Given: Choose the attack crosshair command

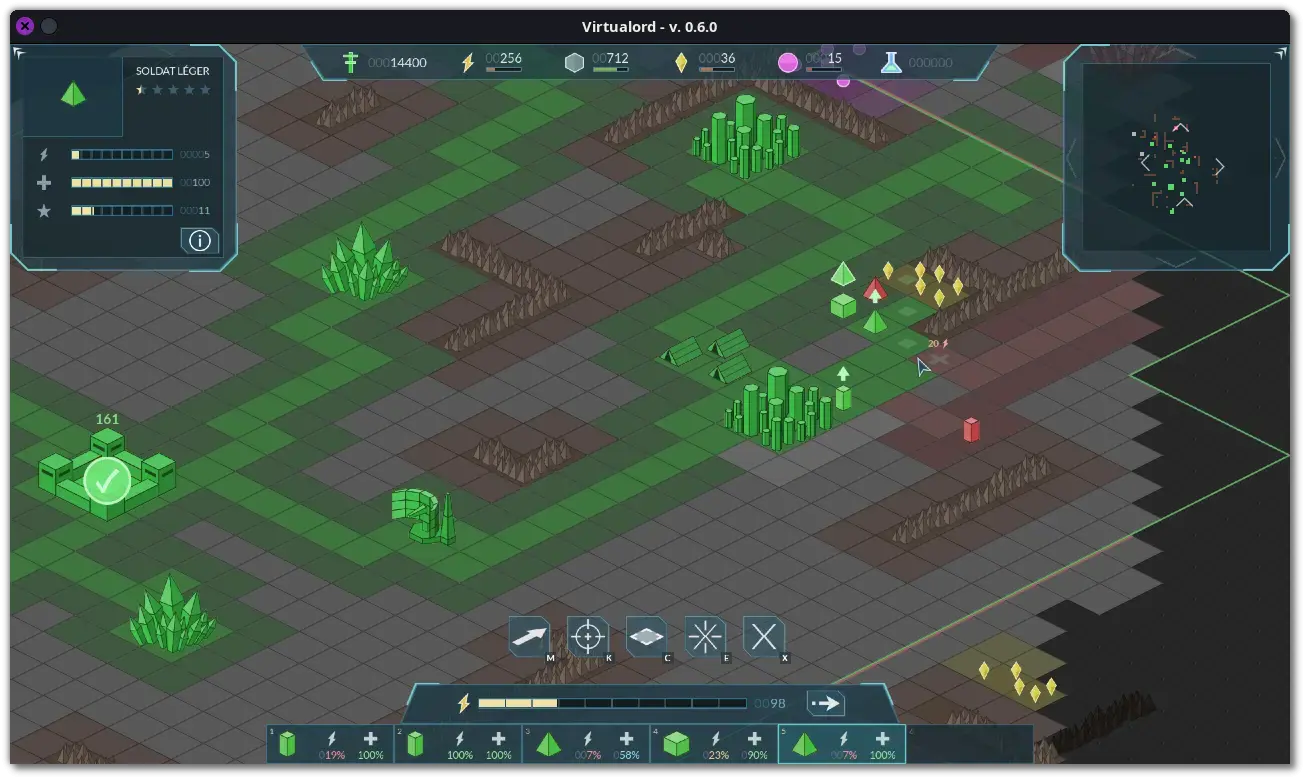Looking at the screenshot, I should coord(588,636).
